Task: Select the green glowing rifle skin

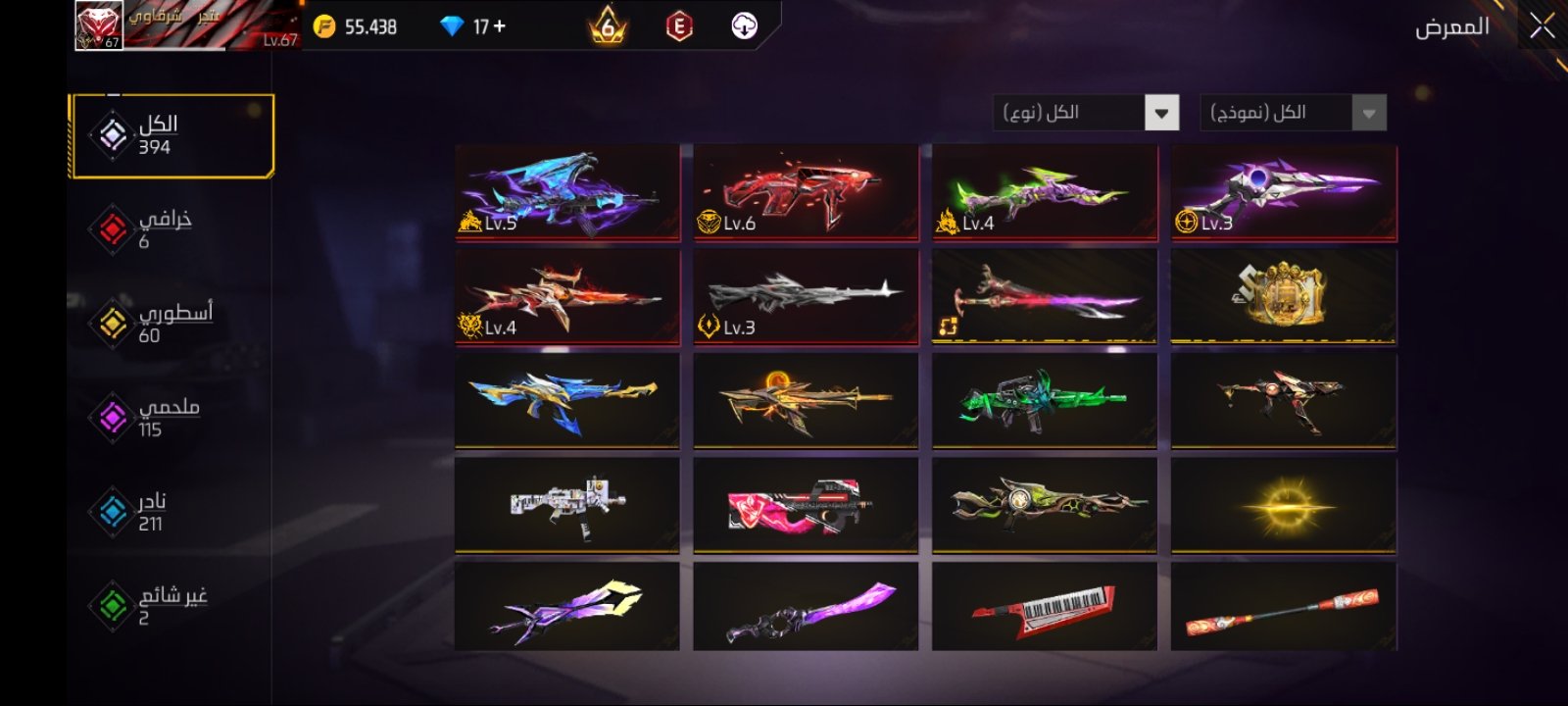Action: (x=1045, y=401)
